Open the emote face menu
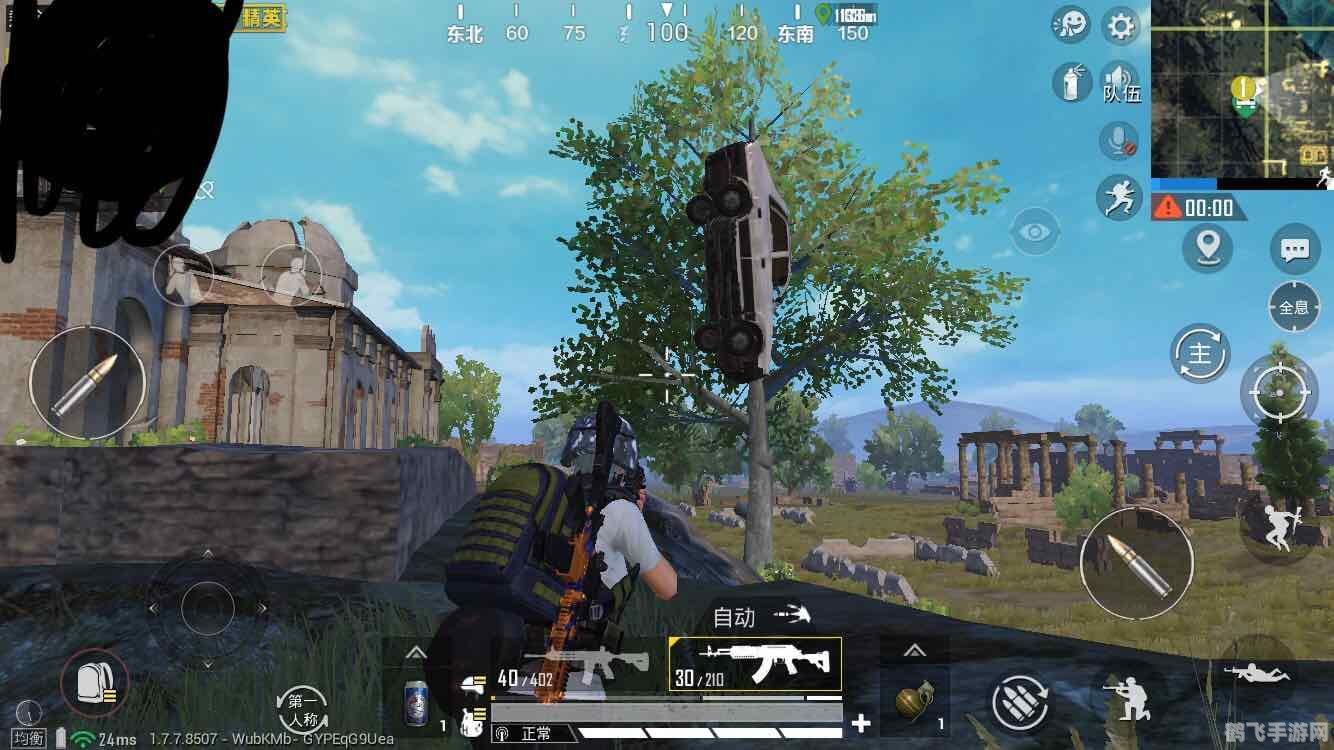Screen dimensions: 1334x750 coord(1072,25)
